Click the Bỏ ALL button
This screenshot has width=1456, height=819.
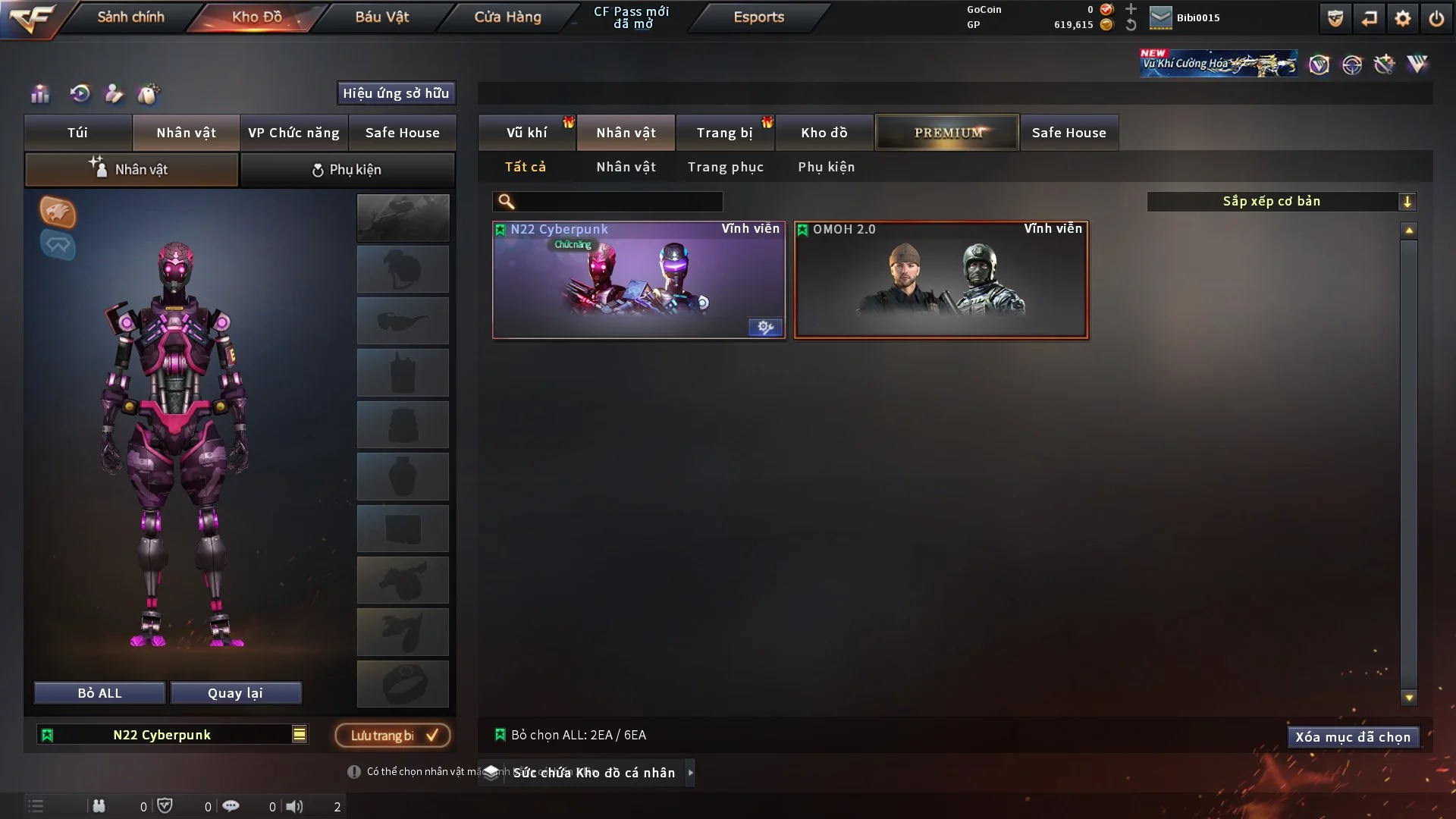click(x=99, y=693)
